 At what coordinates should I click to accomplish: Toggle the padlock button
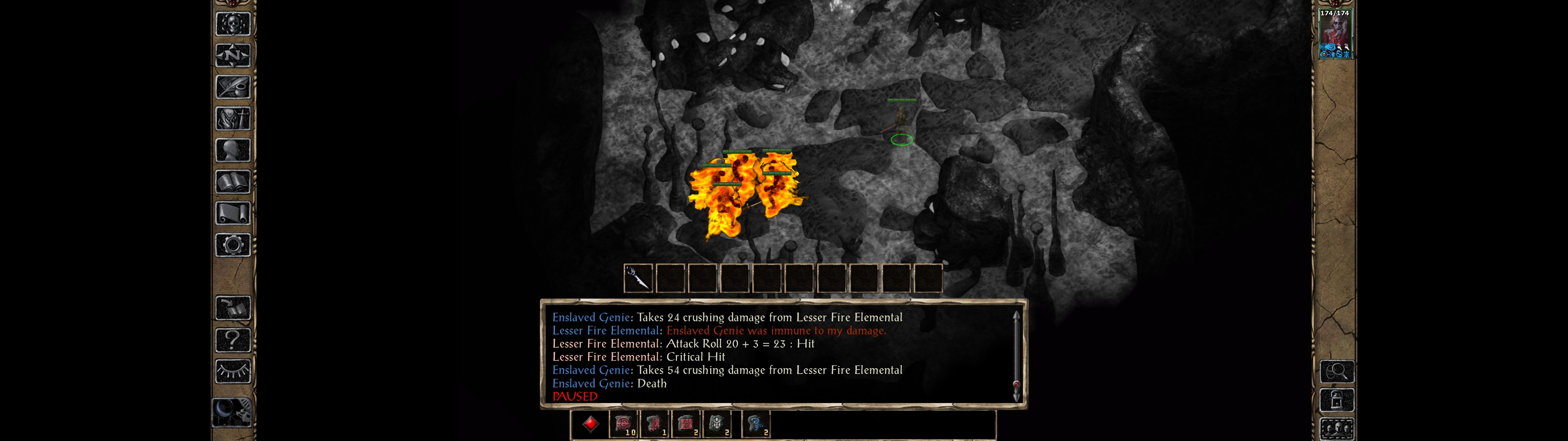[1337, 401]
